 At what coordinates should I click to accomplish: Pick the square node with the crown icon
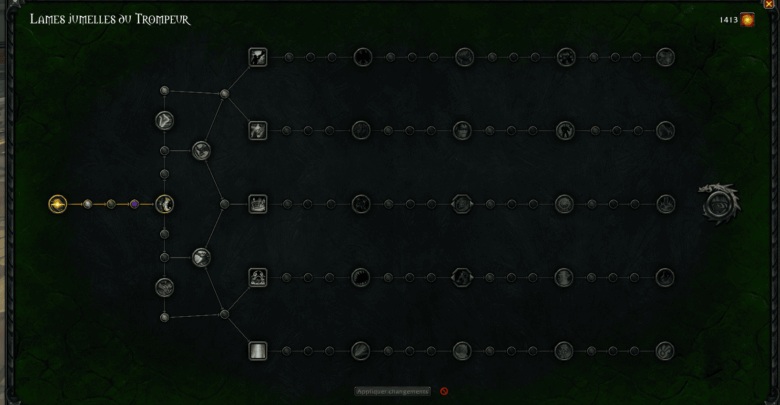tap(258, 204)
